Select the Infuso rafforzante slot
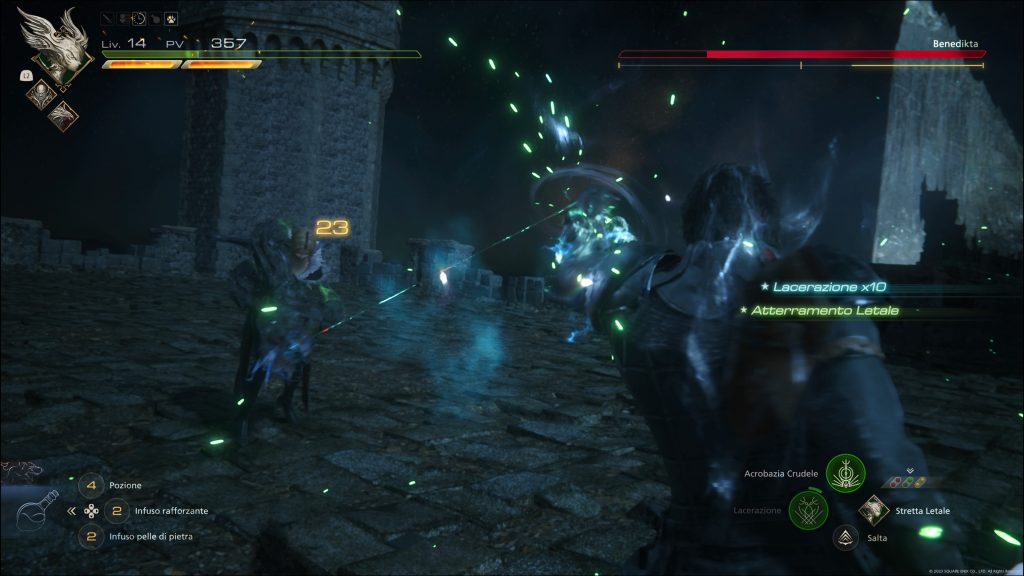 click(116, 510)
